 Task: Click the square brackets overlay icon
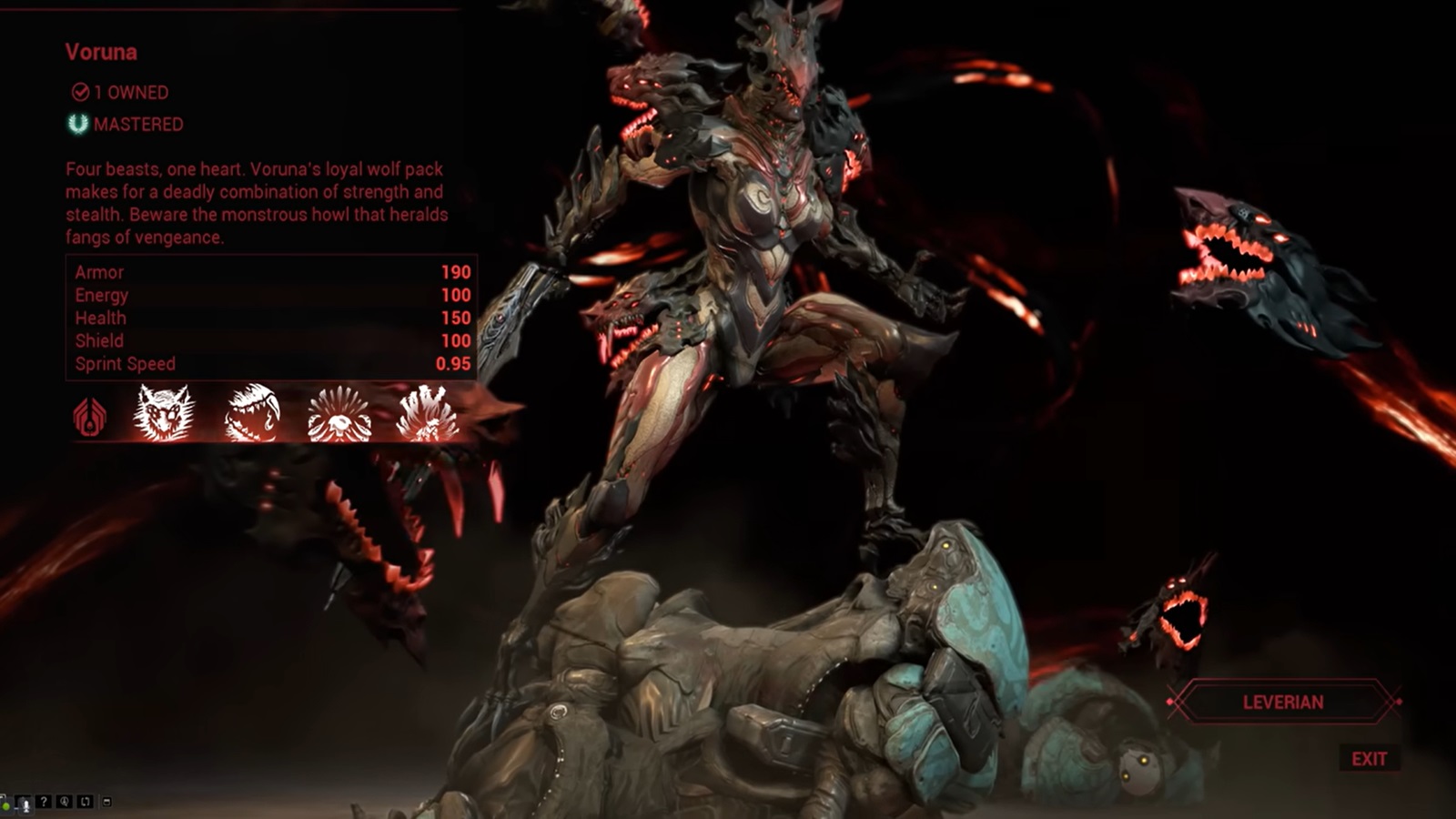point(85,802)
